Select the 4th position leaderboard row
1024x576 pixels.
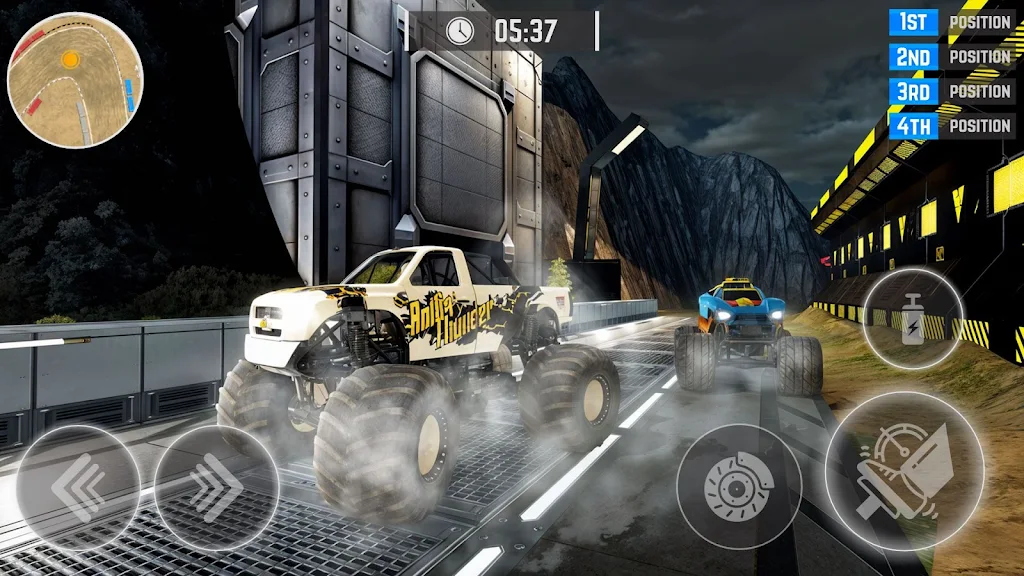951,125
